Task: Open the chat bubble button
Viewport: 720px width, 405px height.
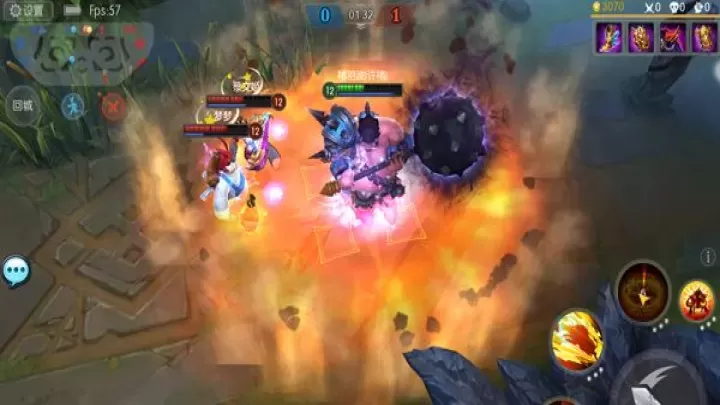Action: 16,271
